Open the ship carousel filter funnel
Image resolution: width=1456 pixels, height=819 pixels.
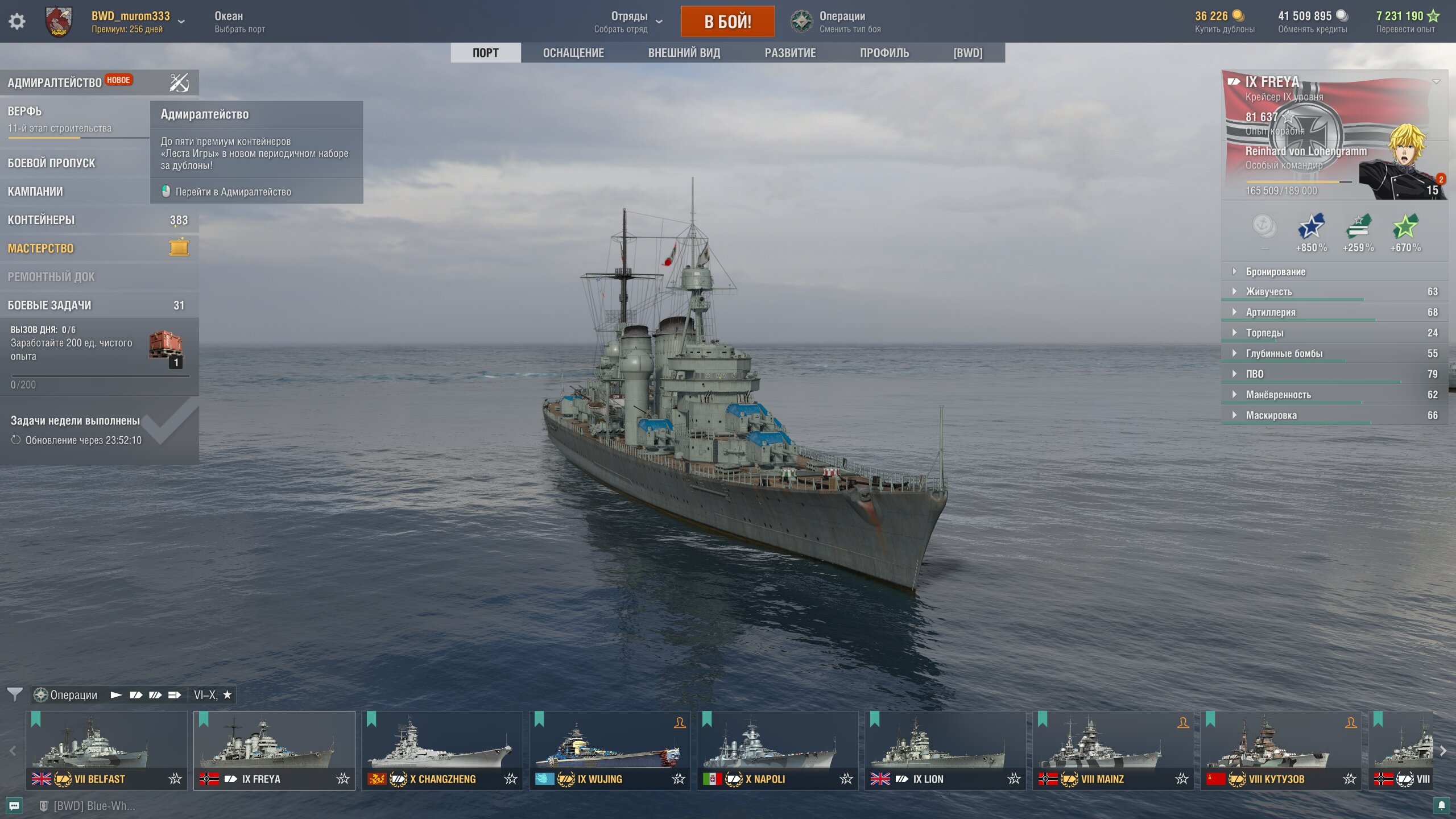(15, 694)
